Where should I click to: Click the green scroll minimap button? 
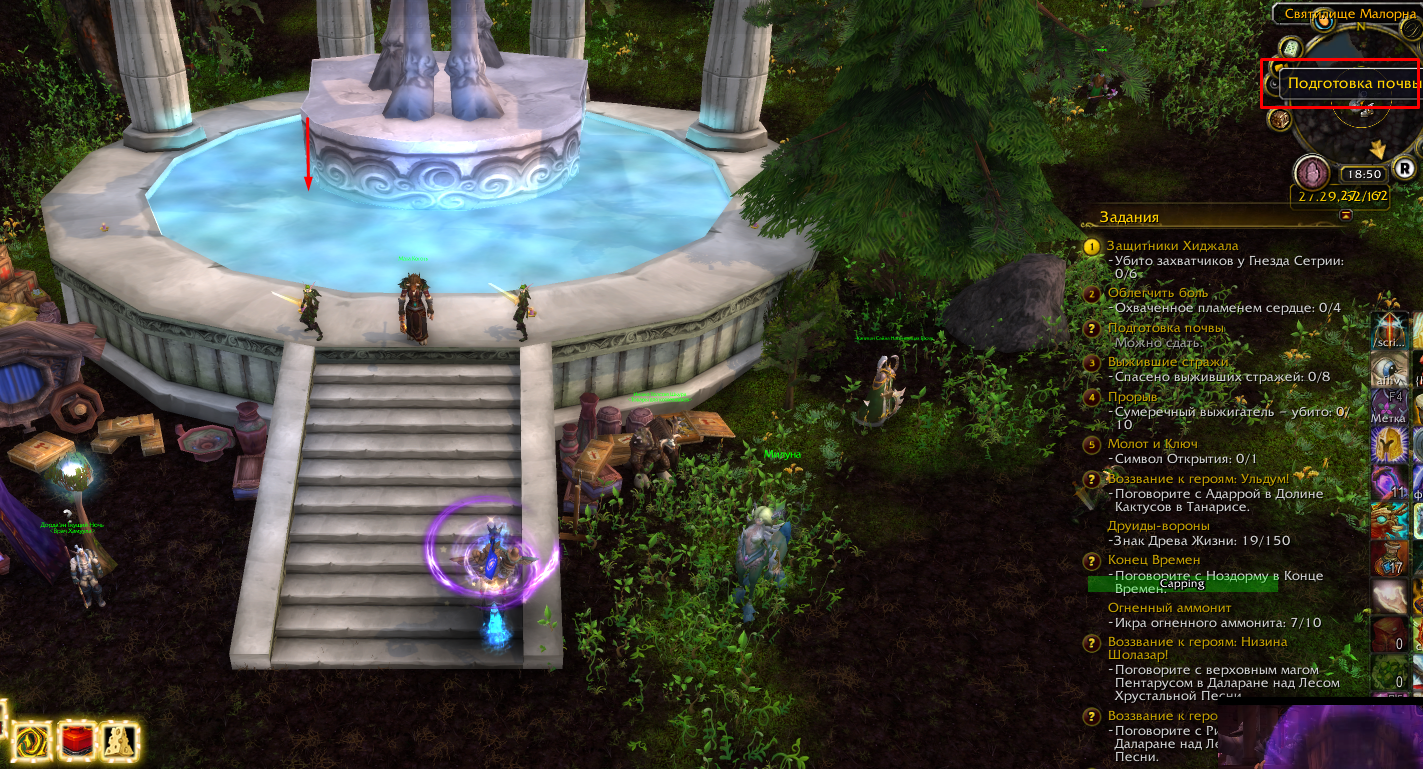point(1291,48)
